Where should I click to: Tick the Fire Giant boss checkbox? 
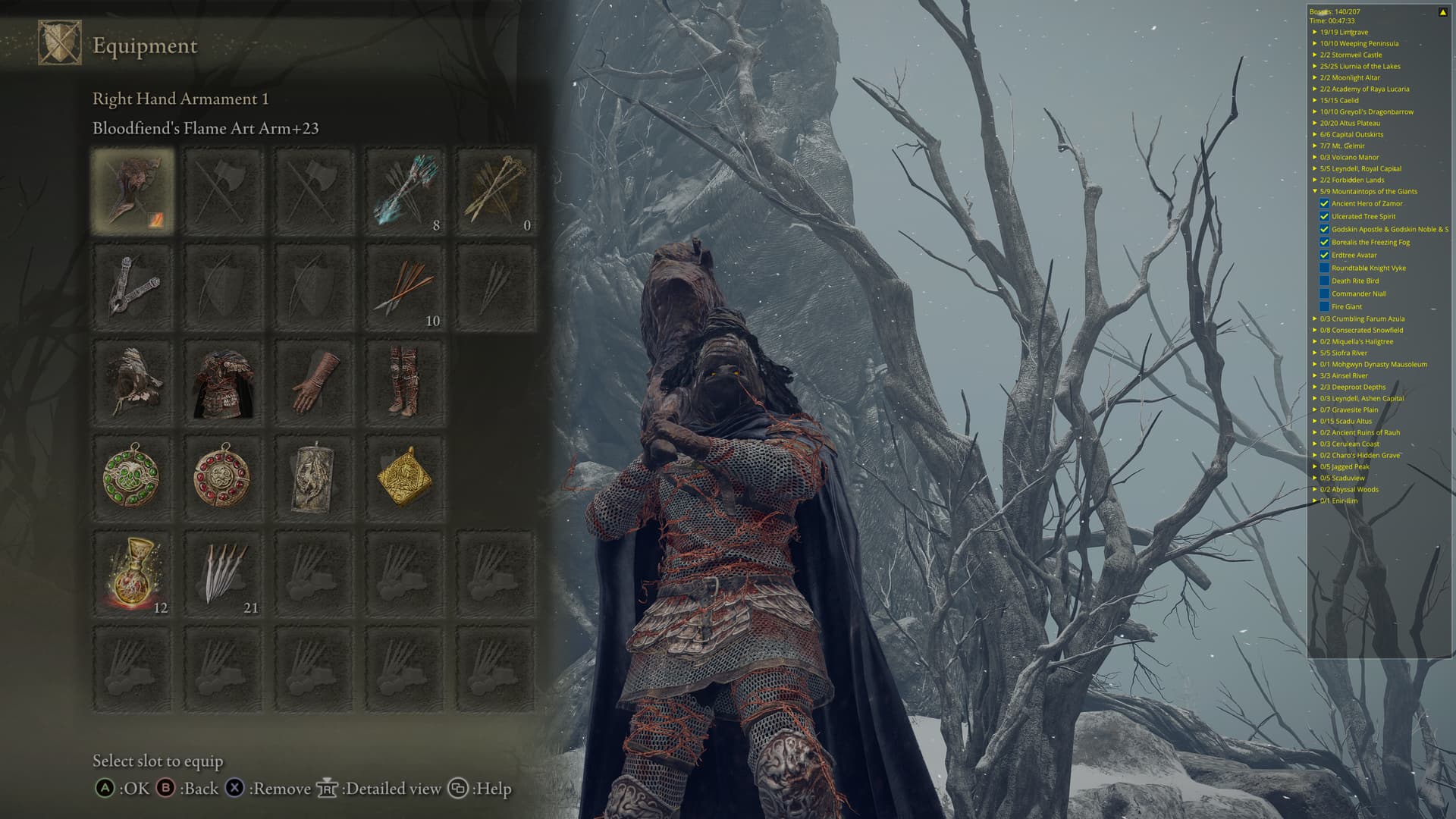(x=1324, y=307)
